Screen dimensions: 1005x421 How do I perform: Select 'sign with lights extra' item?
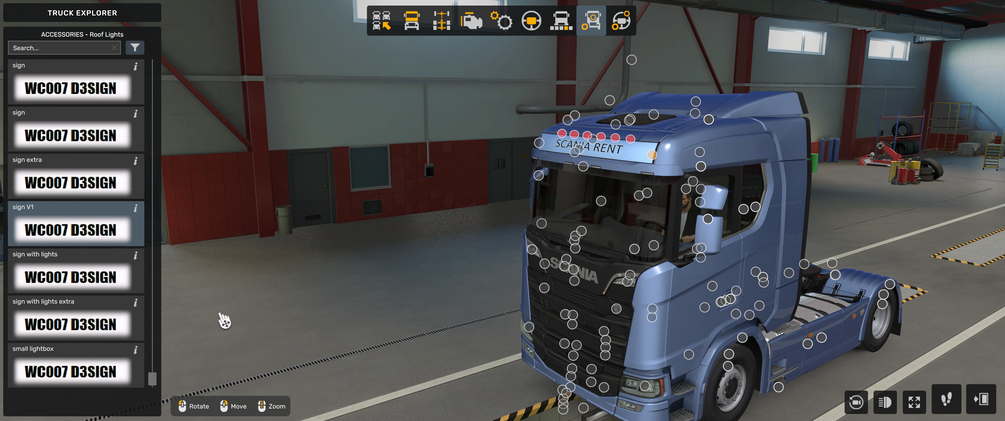tap(71, 324)
